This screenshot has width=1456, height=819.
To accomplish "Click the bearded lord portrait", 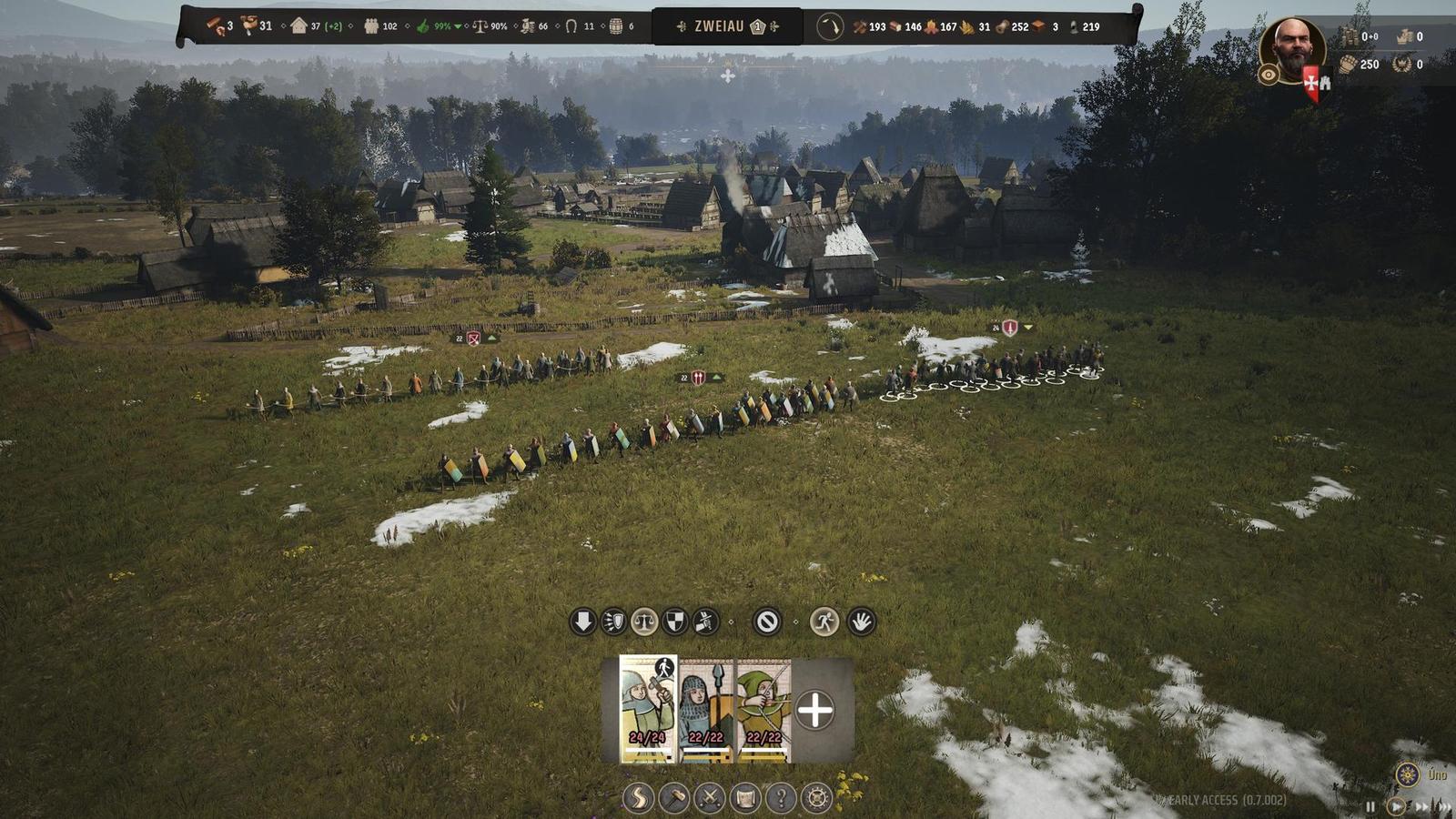I will click(1292, 48).
